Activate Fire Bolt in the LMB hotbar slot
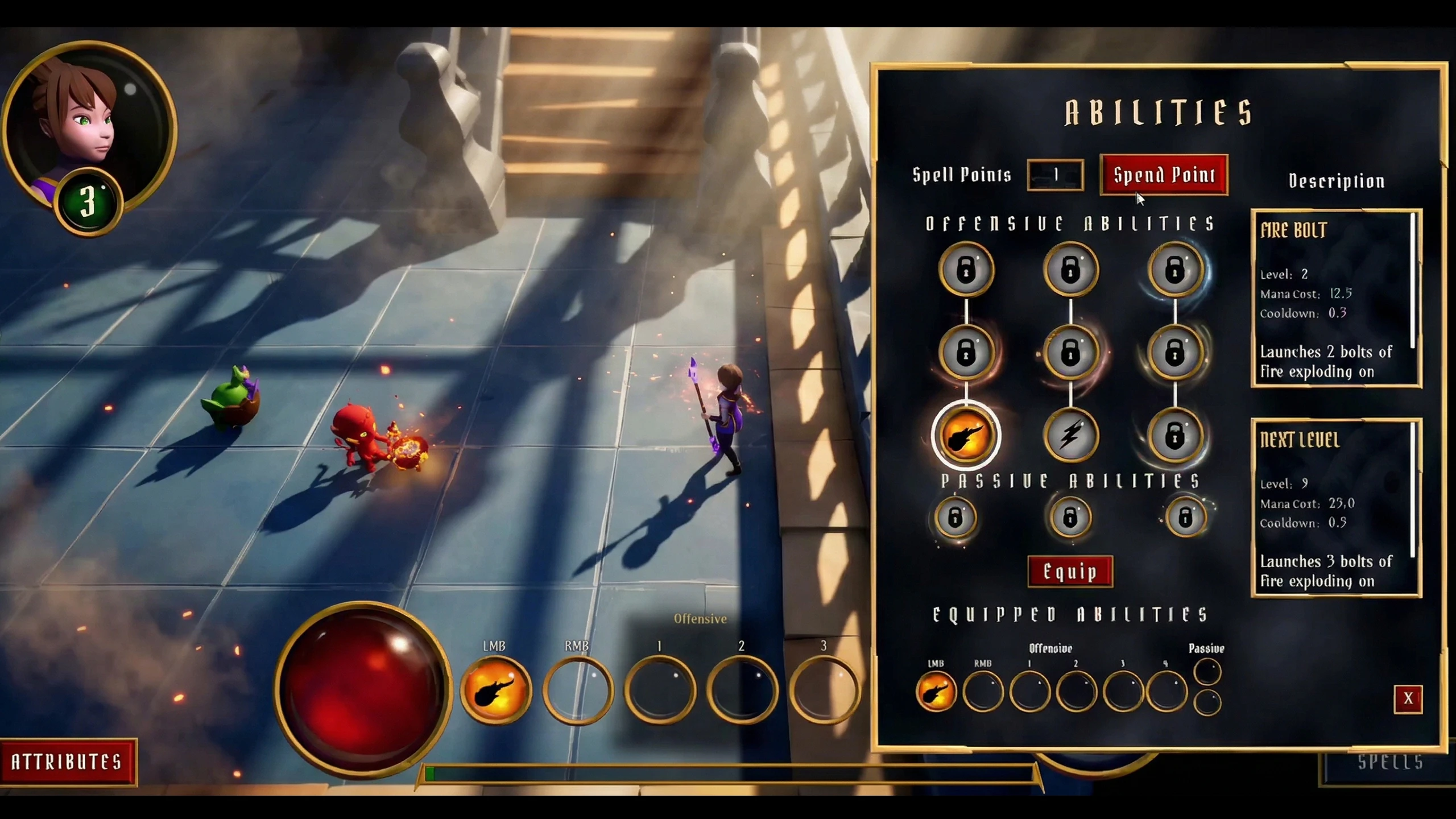The width and height of the screenshot is (1456, 819). [x=495, y=690]
